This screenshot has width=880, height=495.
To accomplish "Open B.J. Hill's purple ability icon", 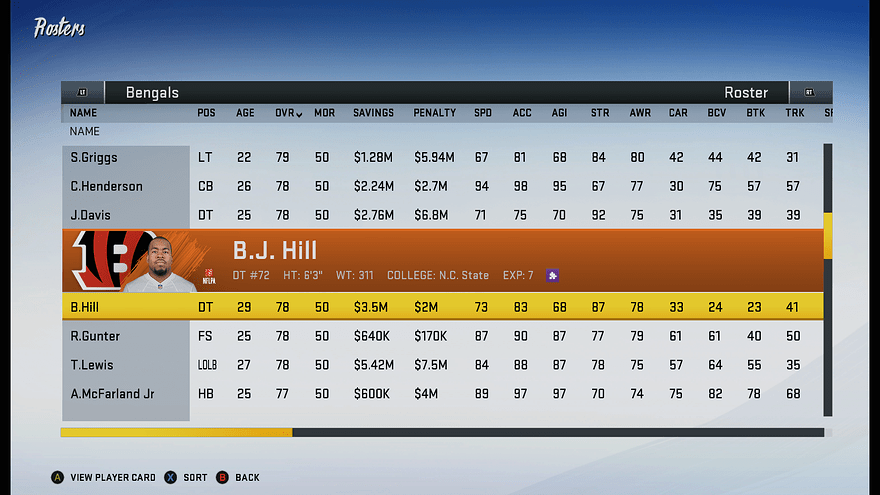I will coord(551,275).
